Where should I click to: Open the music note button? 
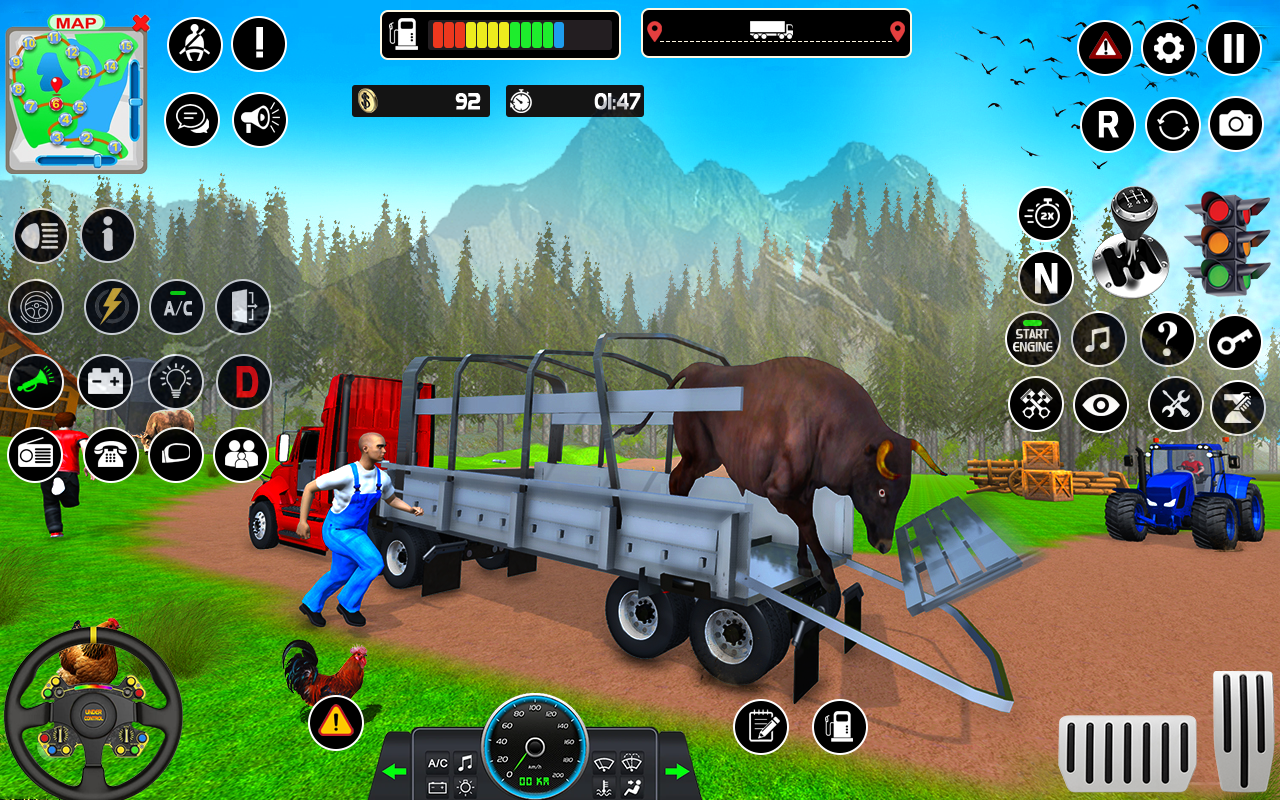click(x=1098, y=340)
